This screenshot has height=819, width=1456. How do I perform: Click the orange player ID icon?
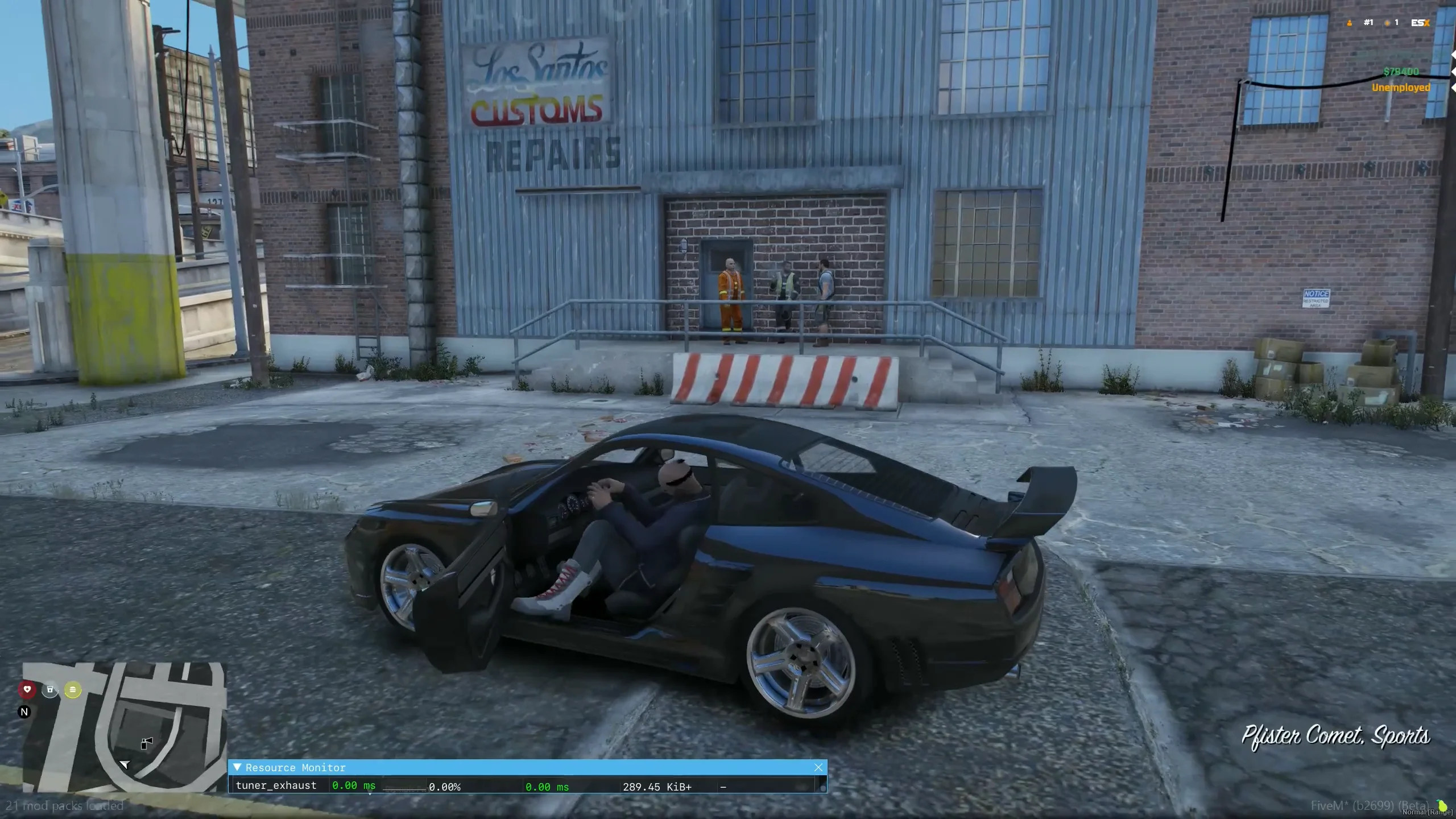click(x=1350, y=23)
